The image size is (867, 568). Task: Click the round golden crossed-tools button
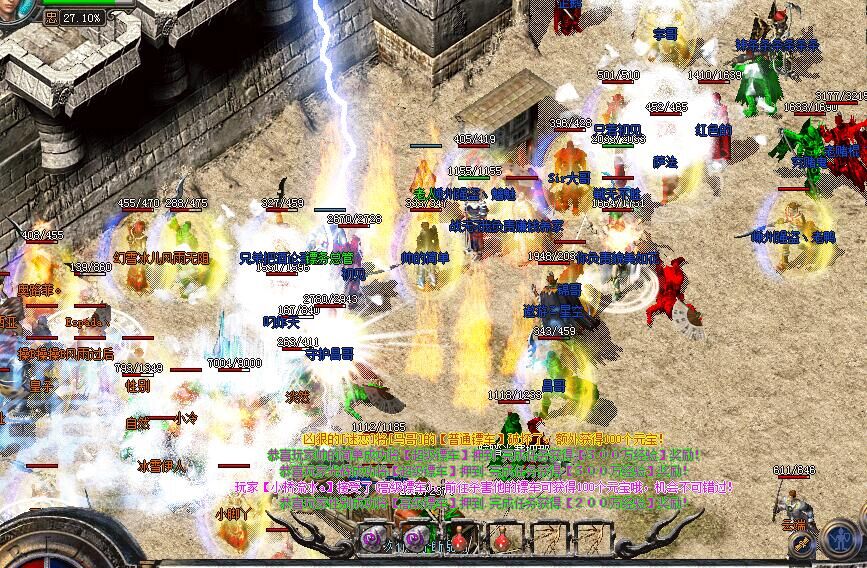pos(802,544)
